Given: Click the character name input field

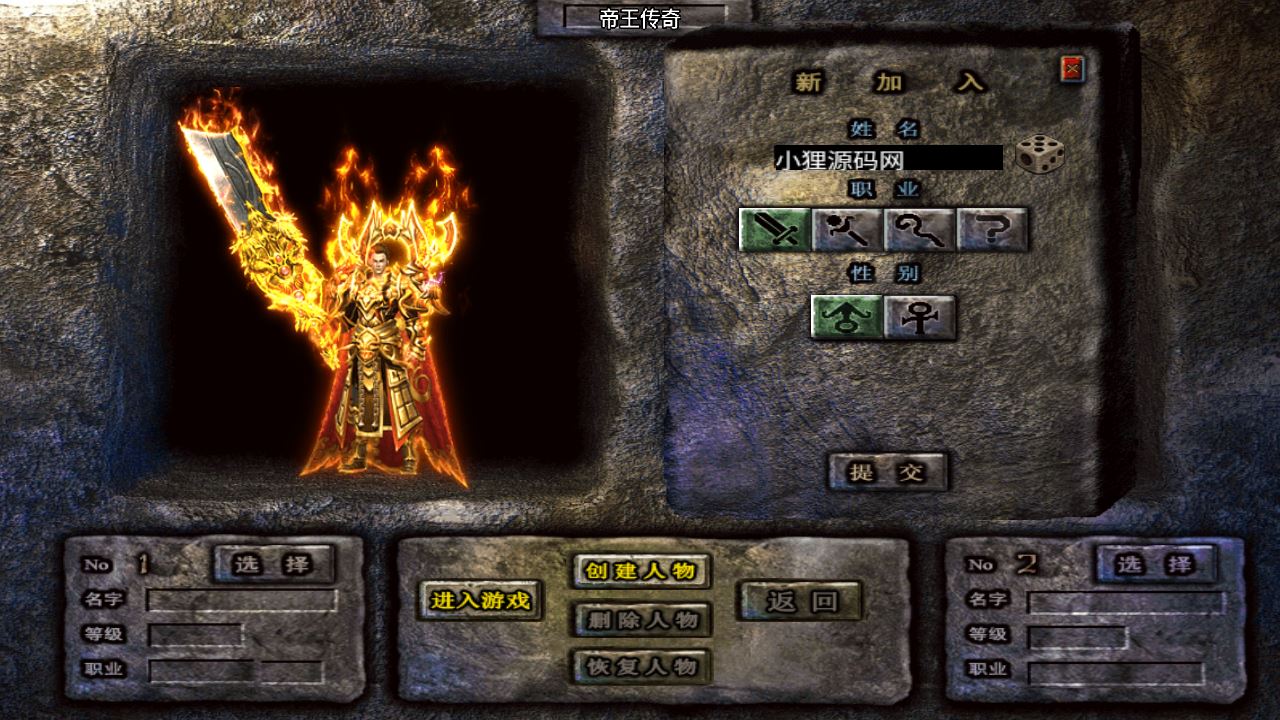Looking at the screenshot, I should tap(887, 158).
